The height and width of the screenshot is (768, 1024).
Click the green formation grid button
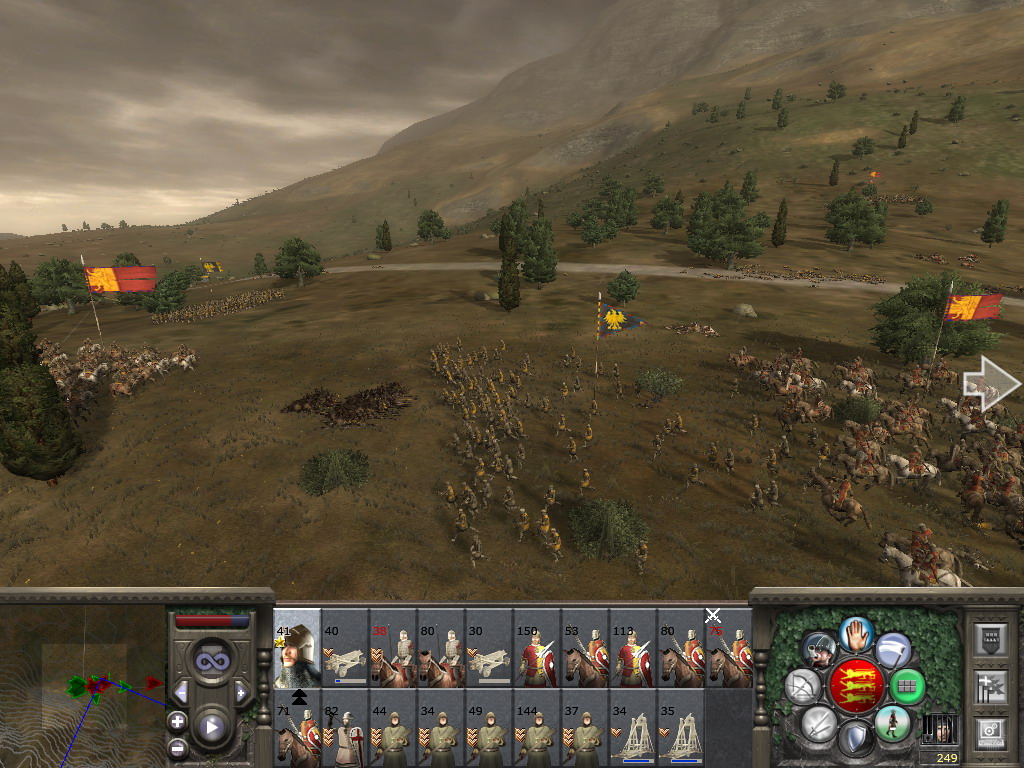pos(907,686)
